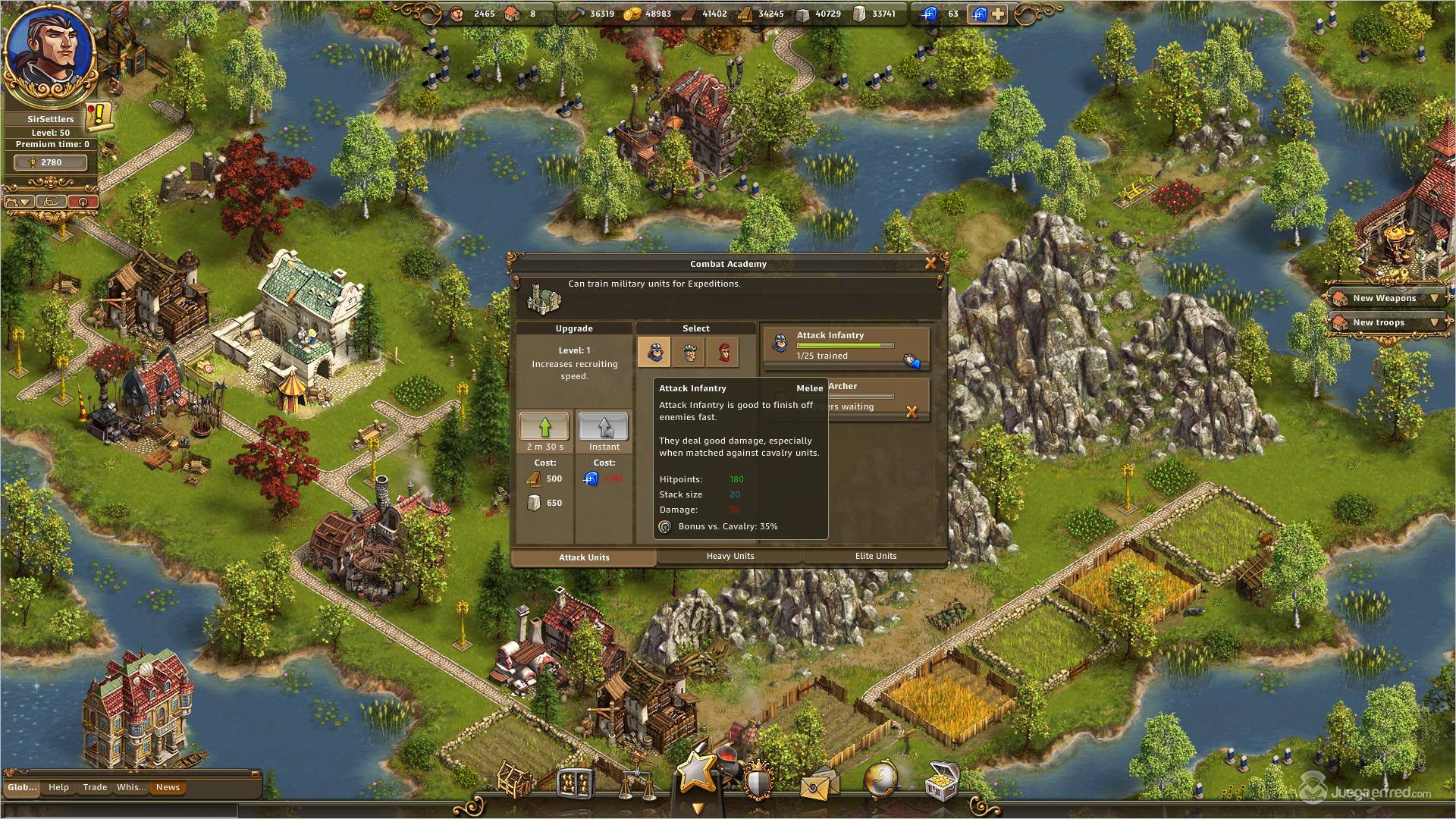This screenshot has width=1456, height=819.
Task: Open the quest scroll with exclamation mark
Action: [x=99, y=115]
